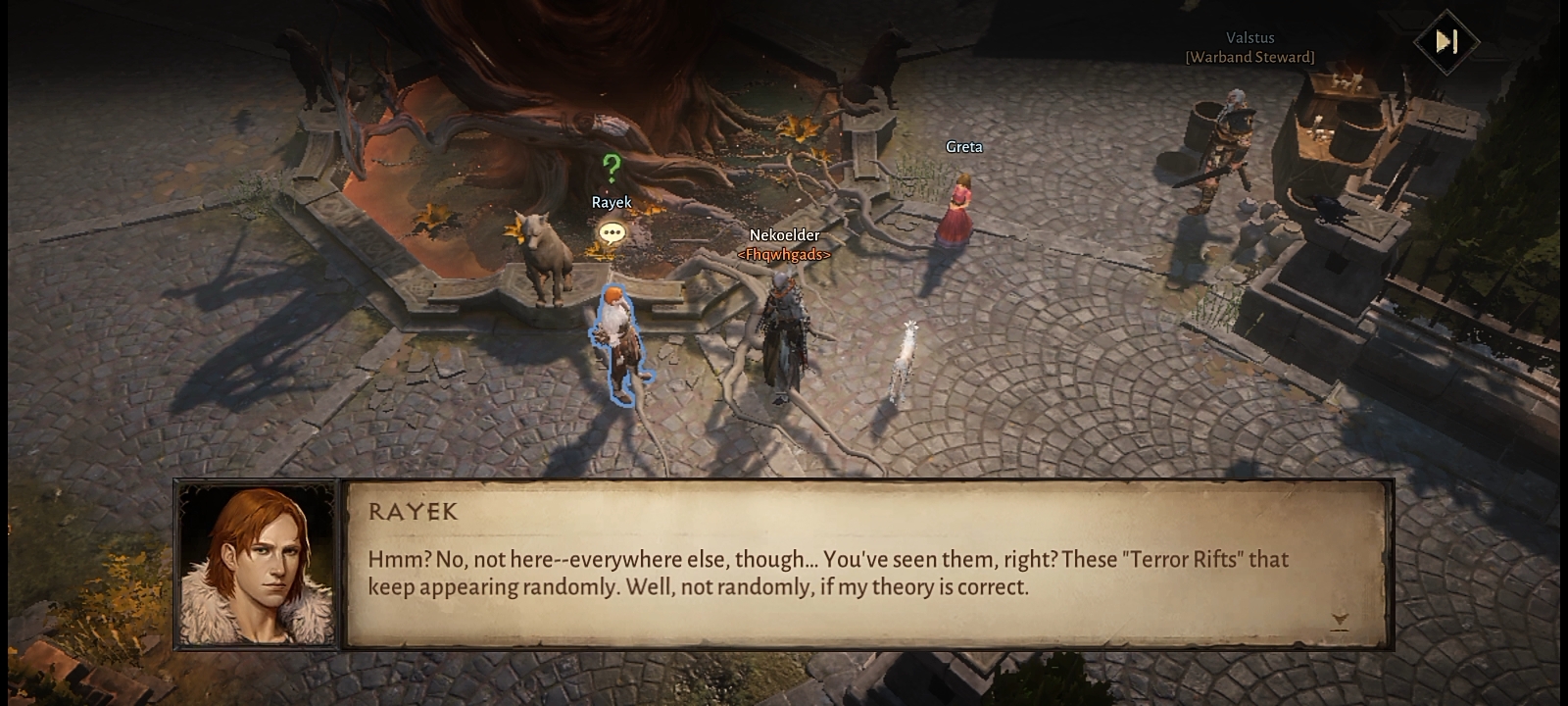The image size is (1568, 706).
Task: Skip the dialogue with the skip button
Action: (x=1446, y=41)
